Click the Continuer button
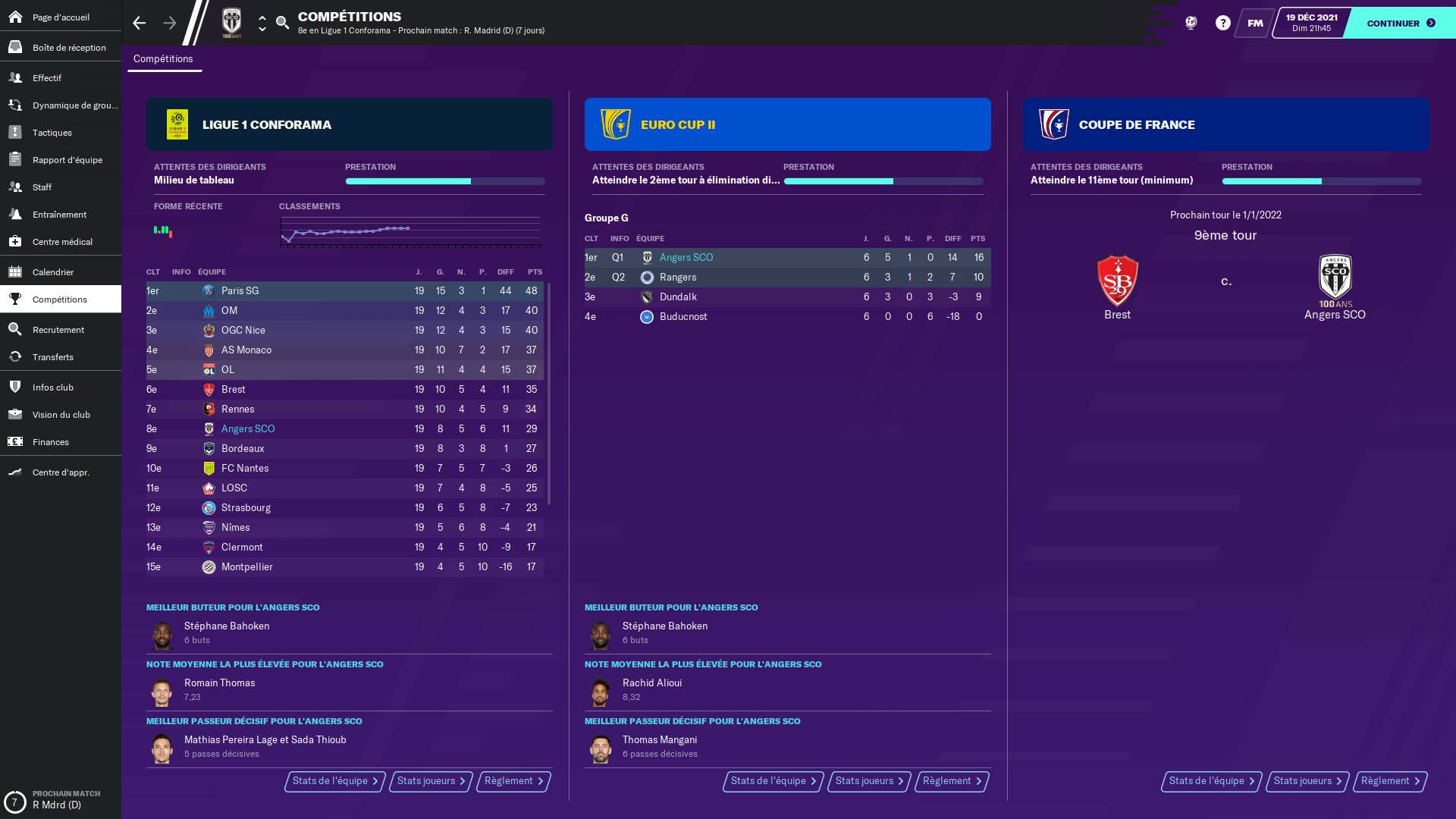 (1400, 23)
